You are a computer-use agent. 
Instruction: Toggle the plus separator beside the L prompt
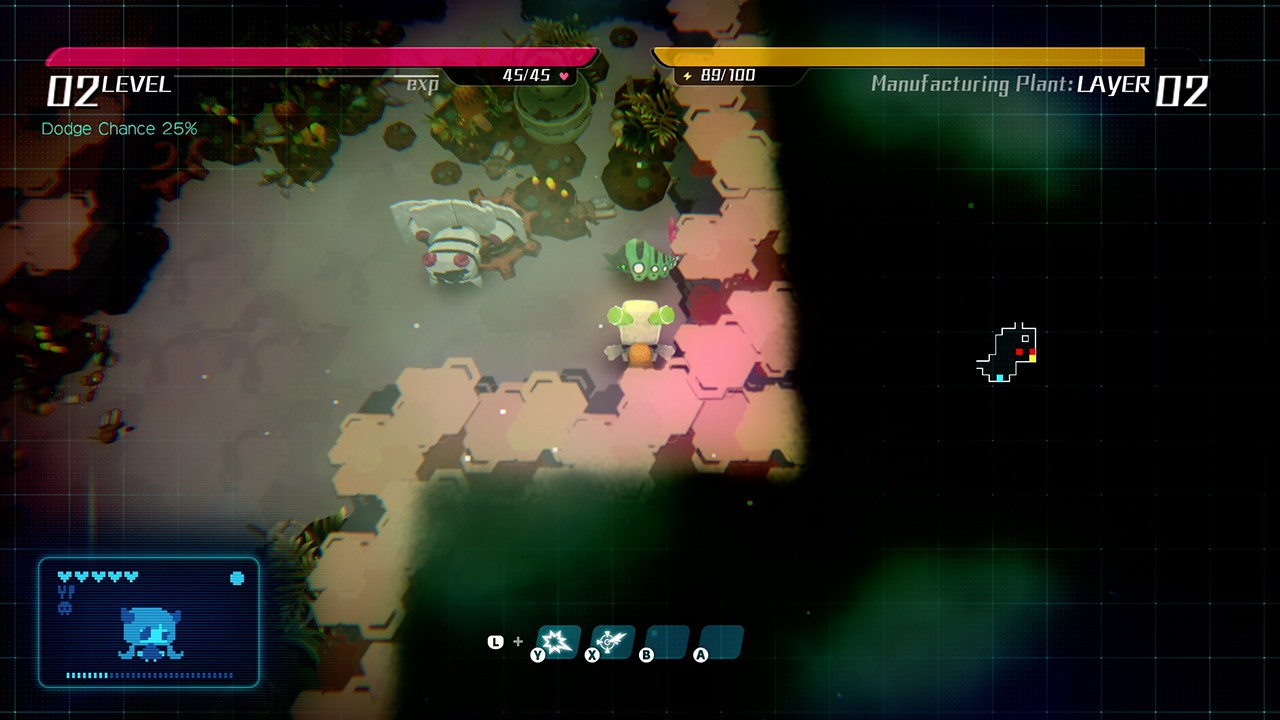(x=518, y=641)
